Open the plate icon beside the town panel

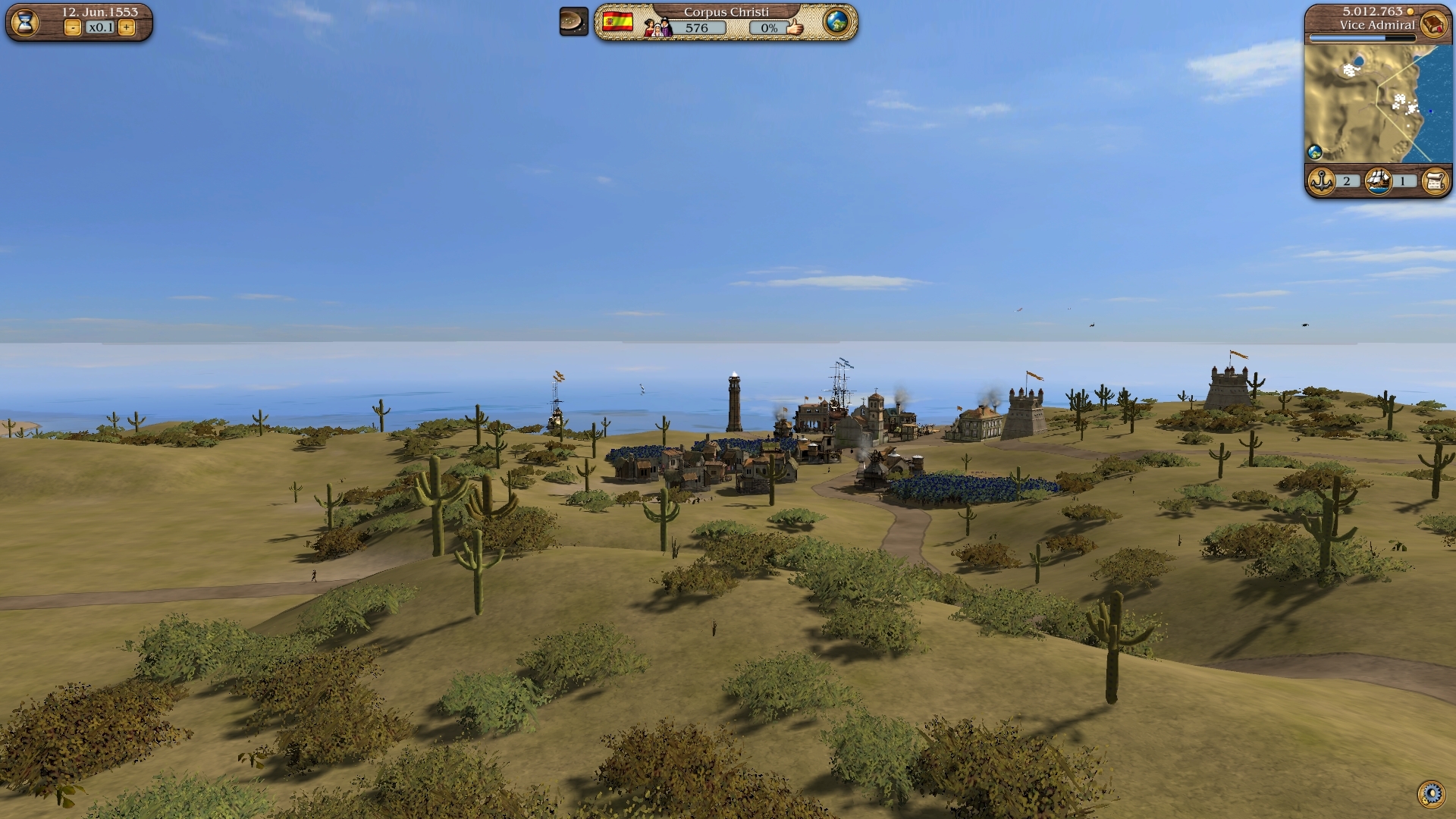point(574,22)
